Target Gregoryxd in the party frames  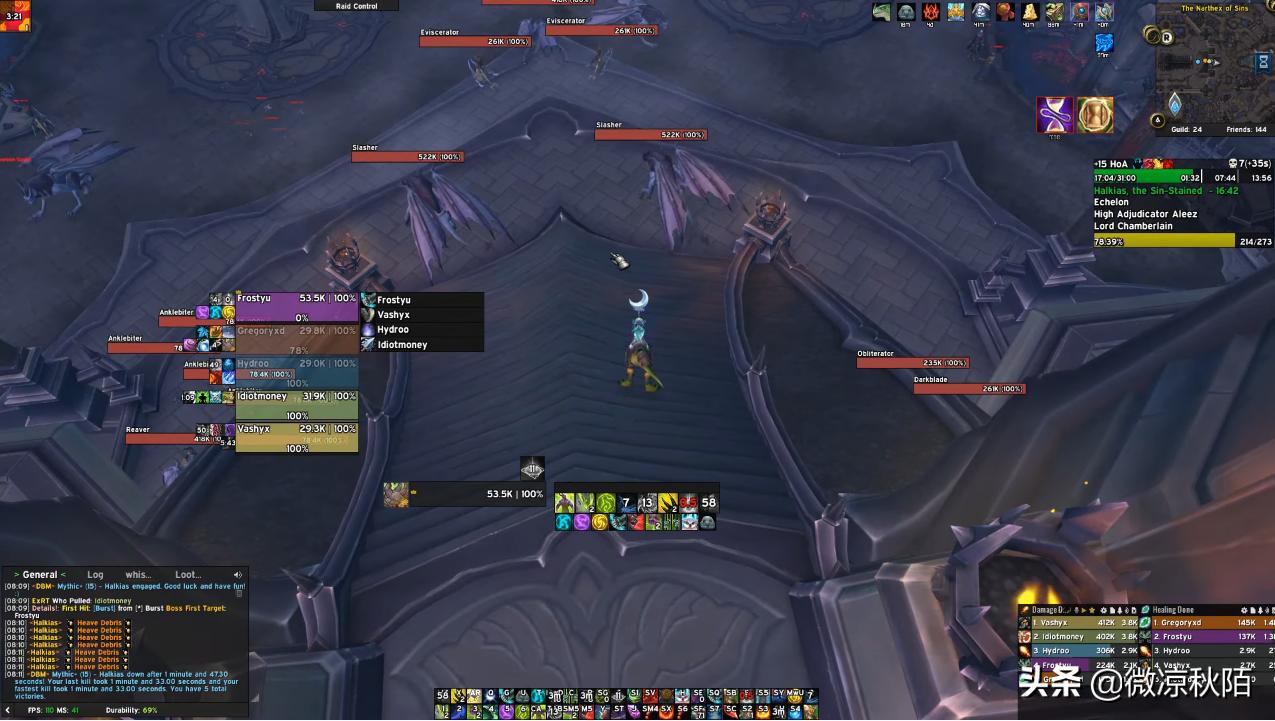coord(297,338)
